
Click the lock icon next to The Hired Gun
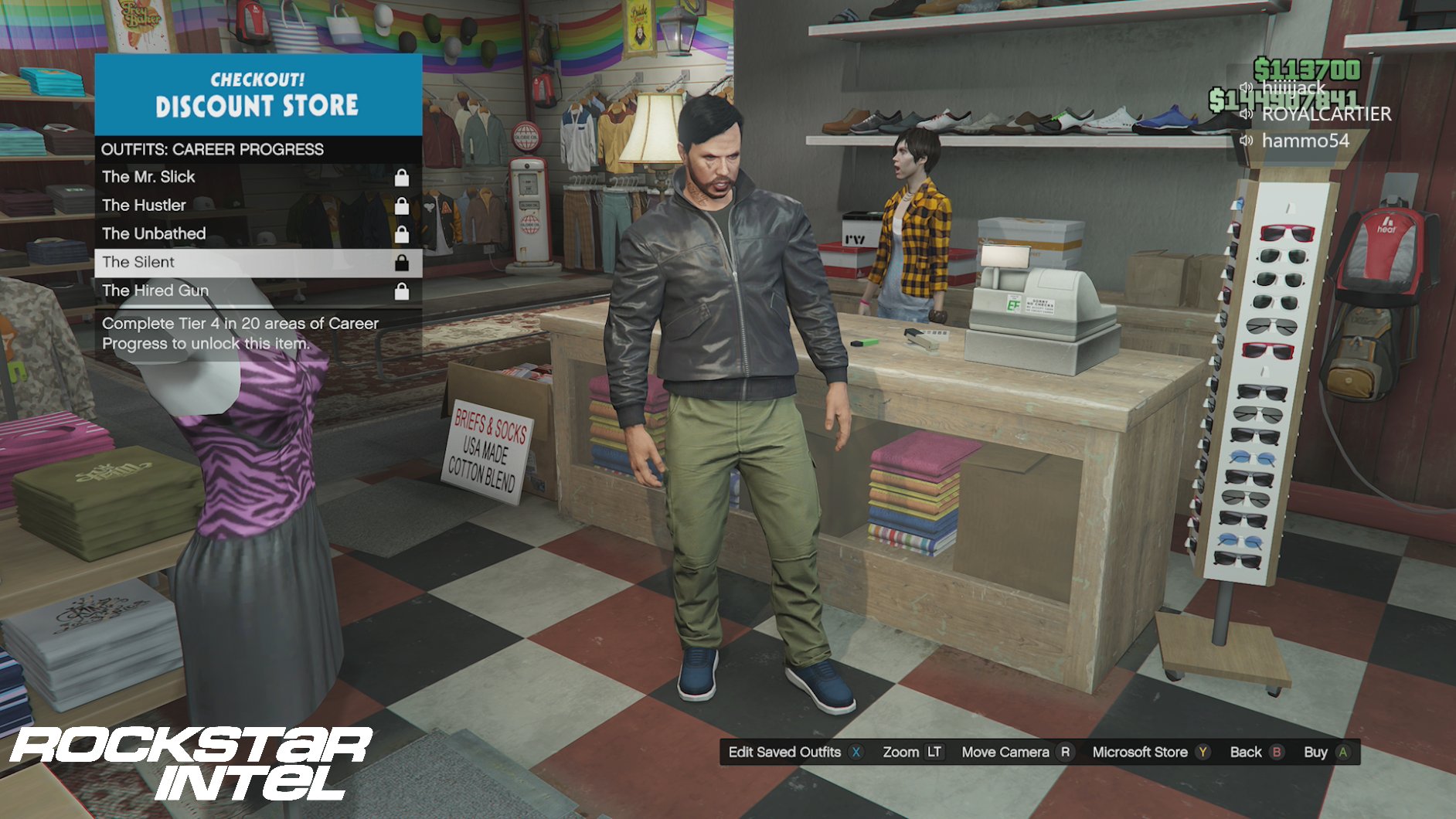pyautogui.click(x=403, y=290)
